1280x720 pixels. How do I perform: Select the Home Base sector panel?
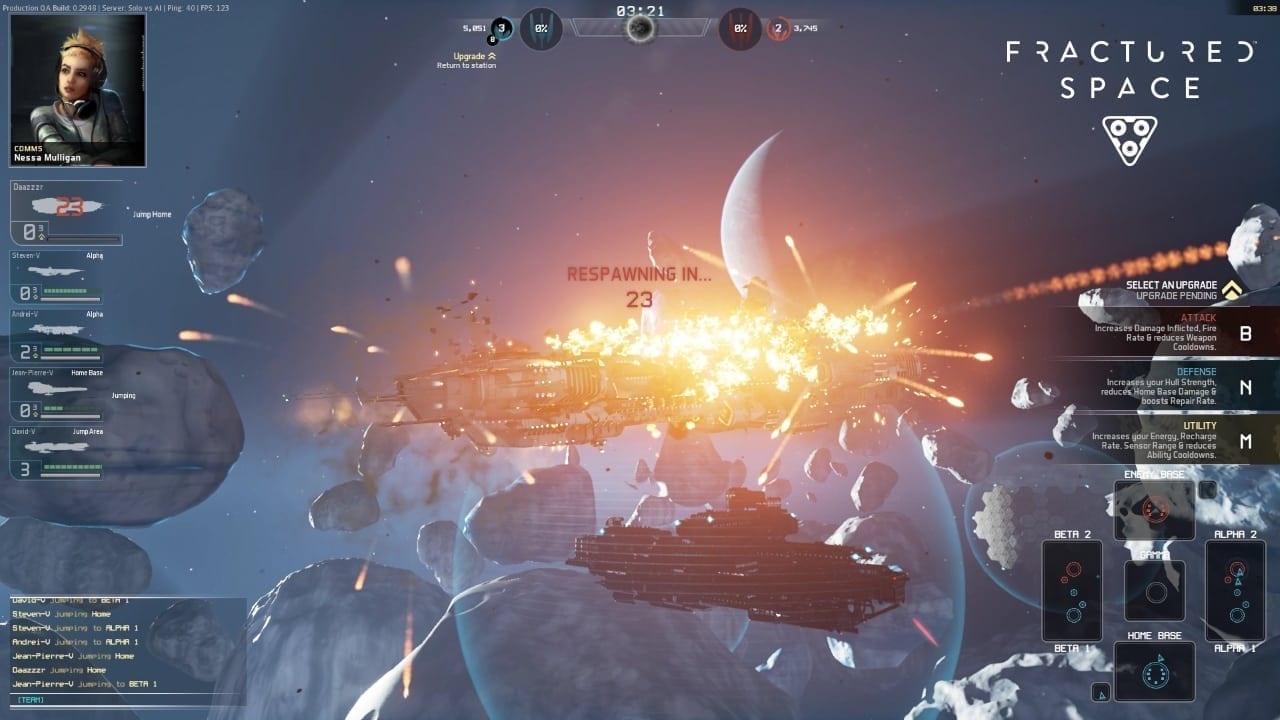1154,671
